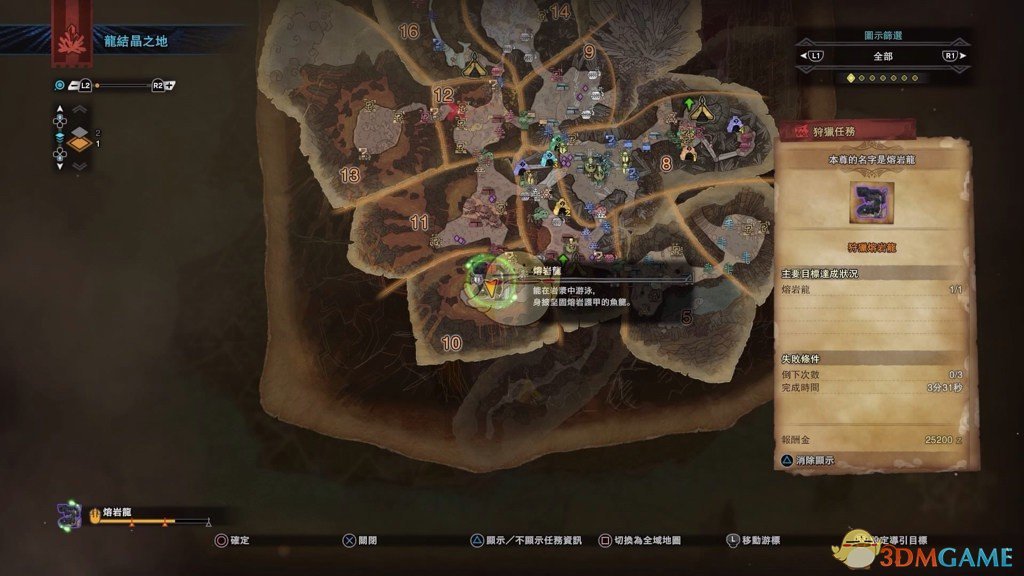The image size is (1024, 576).
Task: Choose area 8 map marker
Action: click(666, 162)
